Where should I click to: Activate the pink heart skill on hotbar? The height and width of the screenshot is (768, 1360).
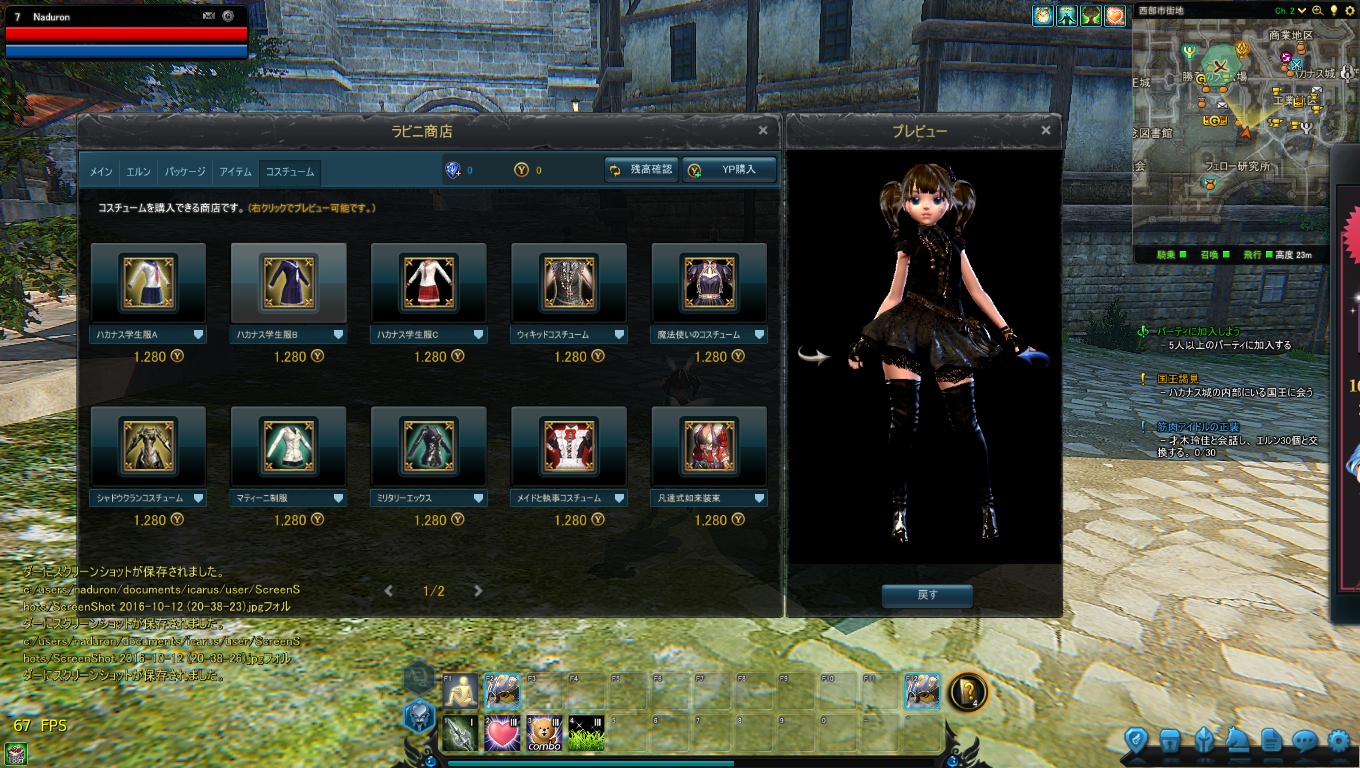(502, 734)
